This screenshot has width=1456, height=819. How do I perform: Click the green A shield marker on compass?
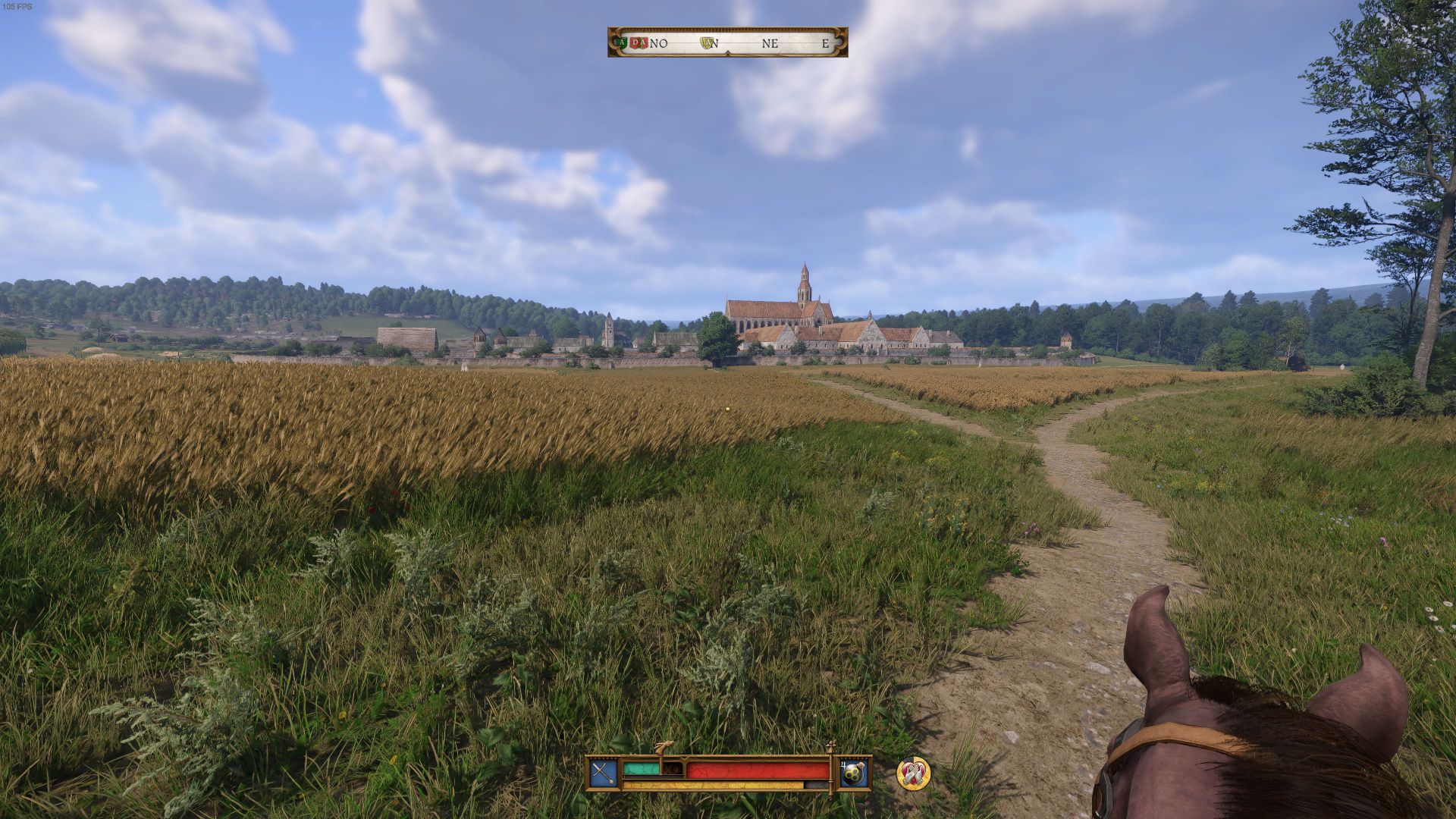(x=623, y=43)
